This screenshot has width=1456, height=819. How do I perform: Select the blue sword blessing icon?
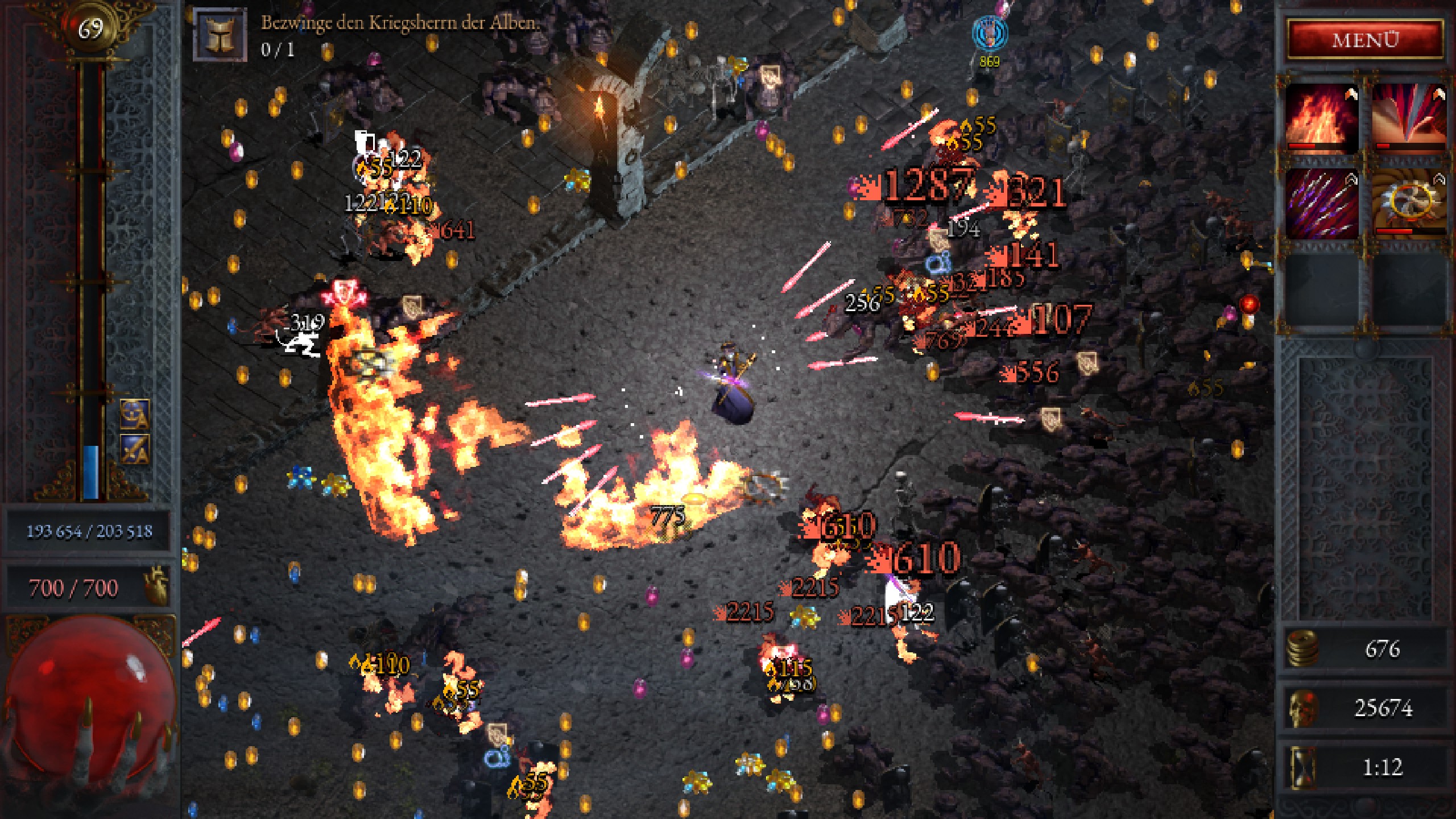[135, 449]
